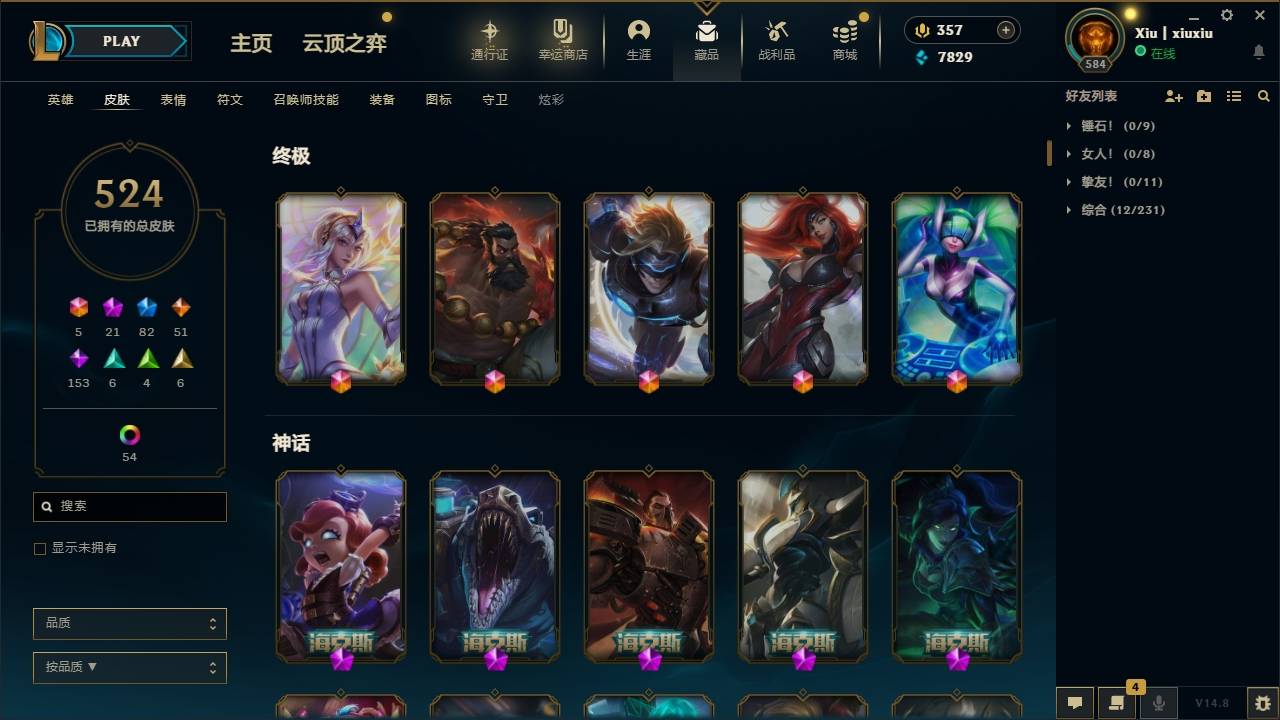This screenshot has width=1280, height=720.
Task: Click the chroma color wheel above 54
Action: click(129, 436)
